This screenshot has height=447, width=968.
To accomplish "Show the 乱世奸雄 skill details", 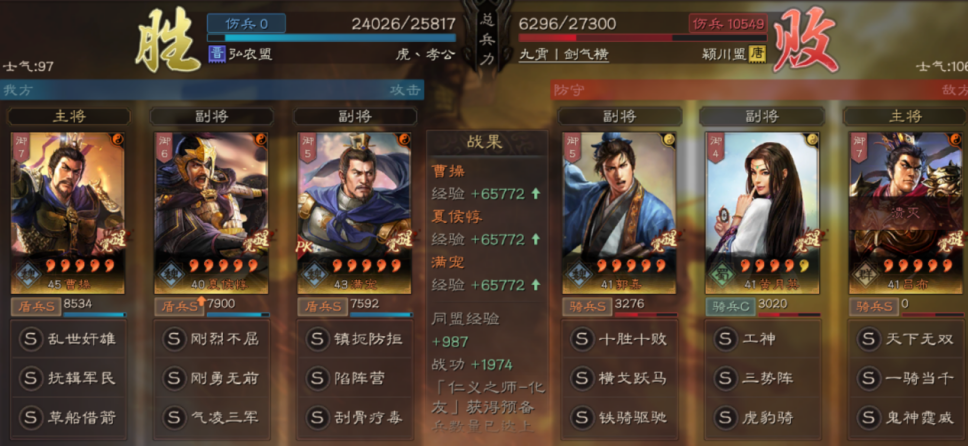I will [x=68, y=339].
